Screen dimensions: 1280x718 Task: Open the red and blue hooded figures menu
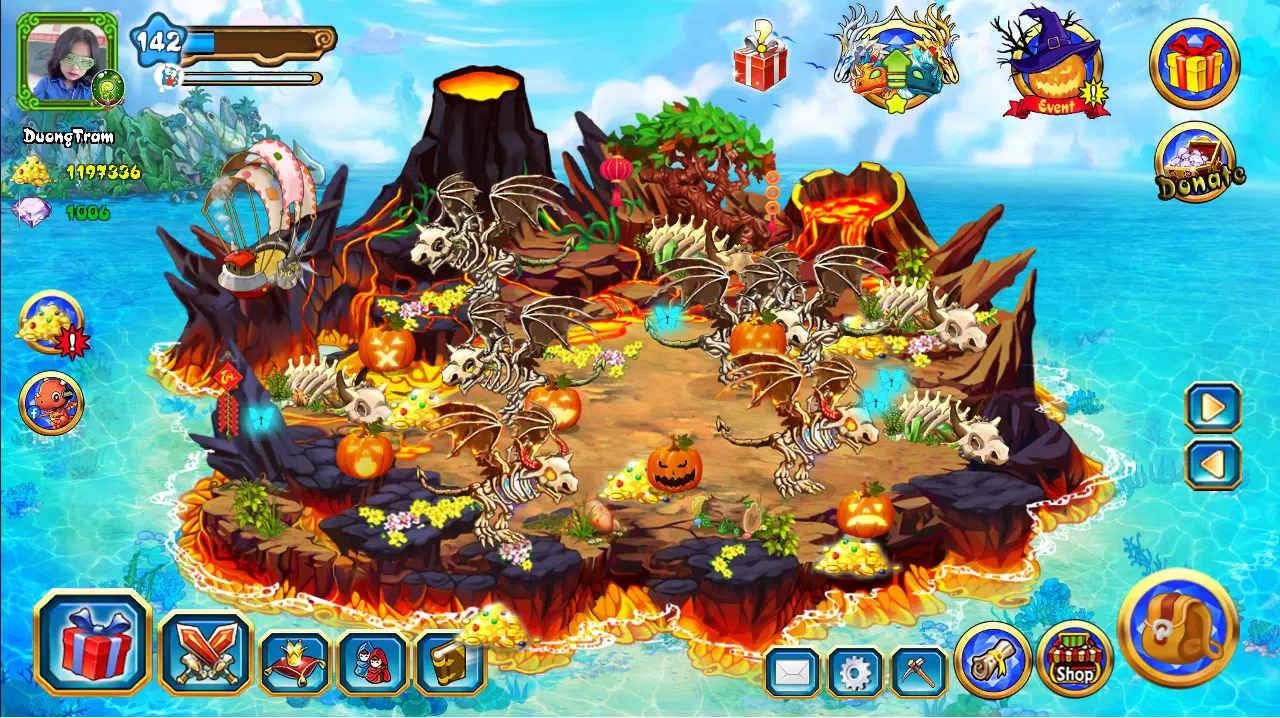(373, 663)
